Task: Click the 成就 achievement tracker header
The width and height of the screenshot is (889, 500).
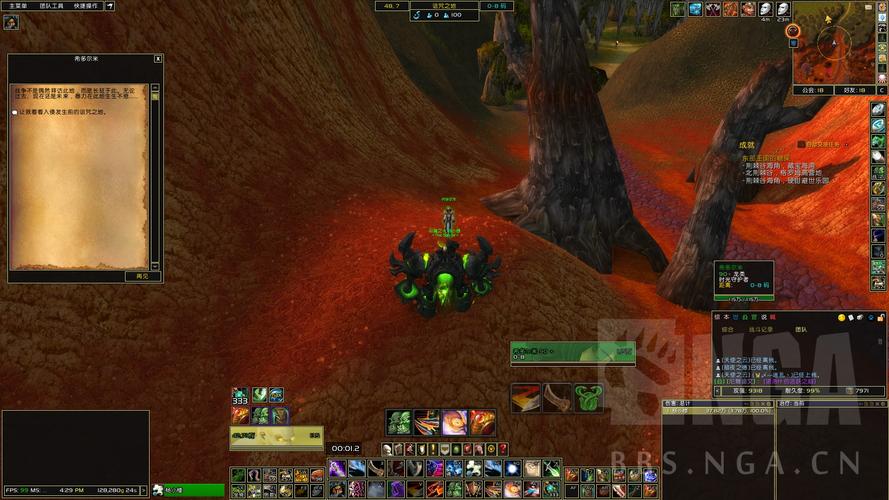Action: point(746,145)
